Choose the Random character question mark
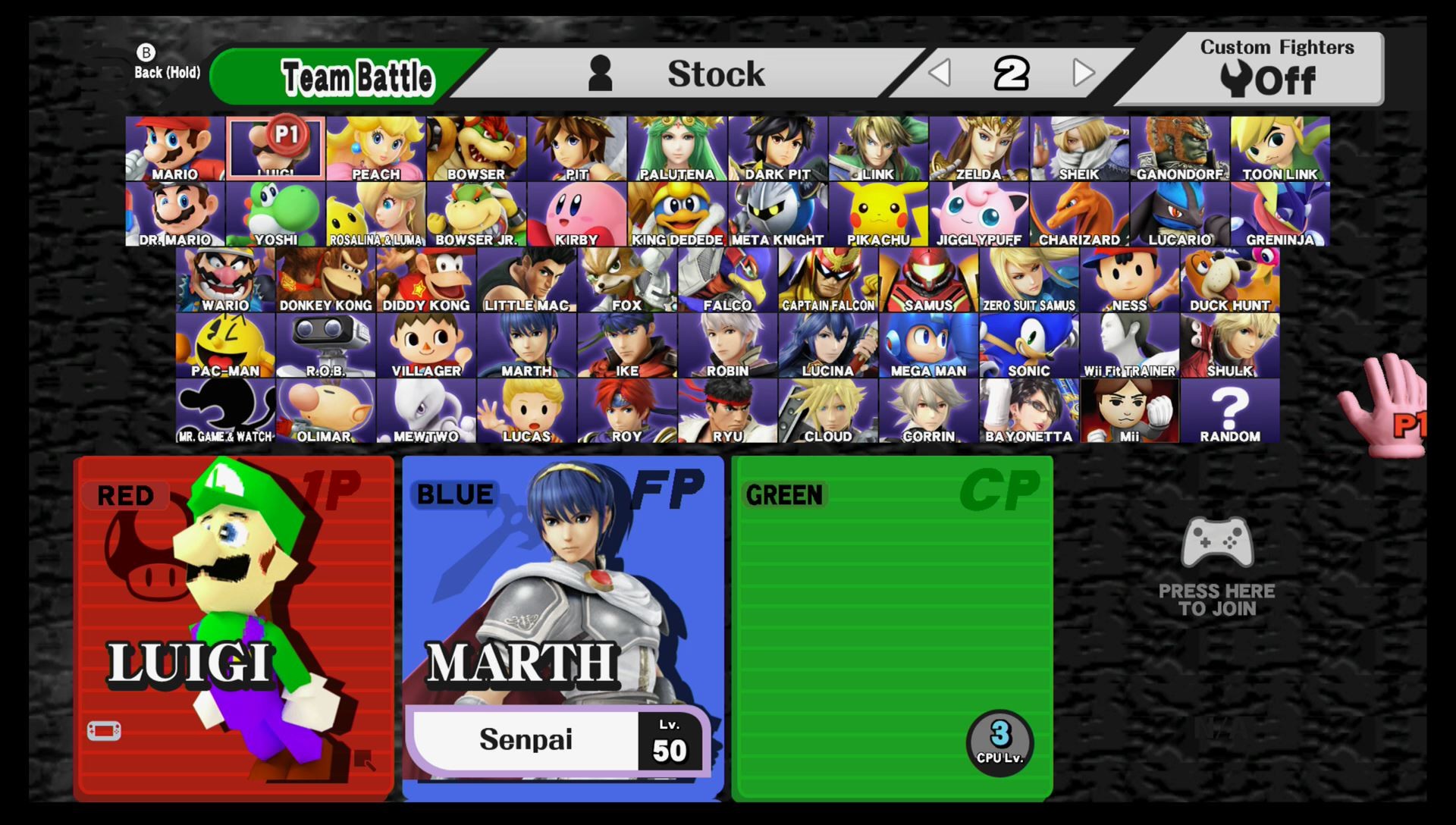The width and height of the screenshot is (1456, 825). point(1229,409)
